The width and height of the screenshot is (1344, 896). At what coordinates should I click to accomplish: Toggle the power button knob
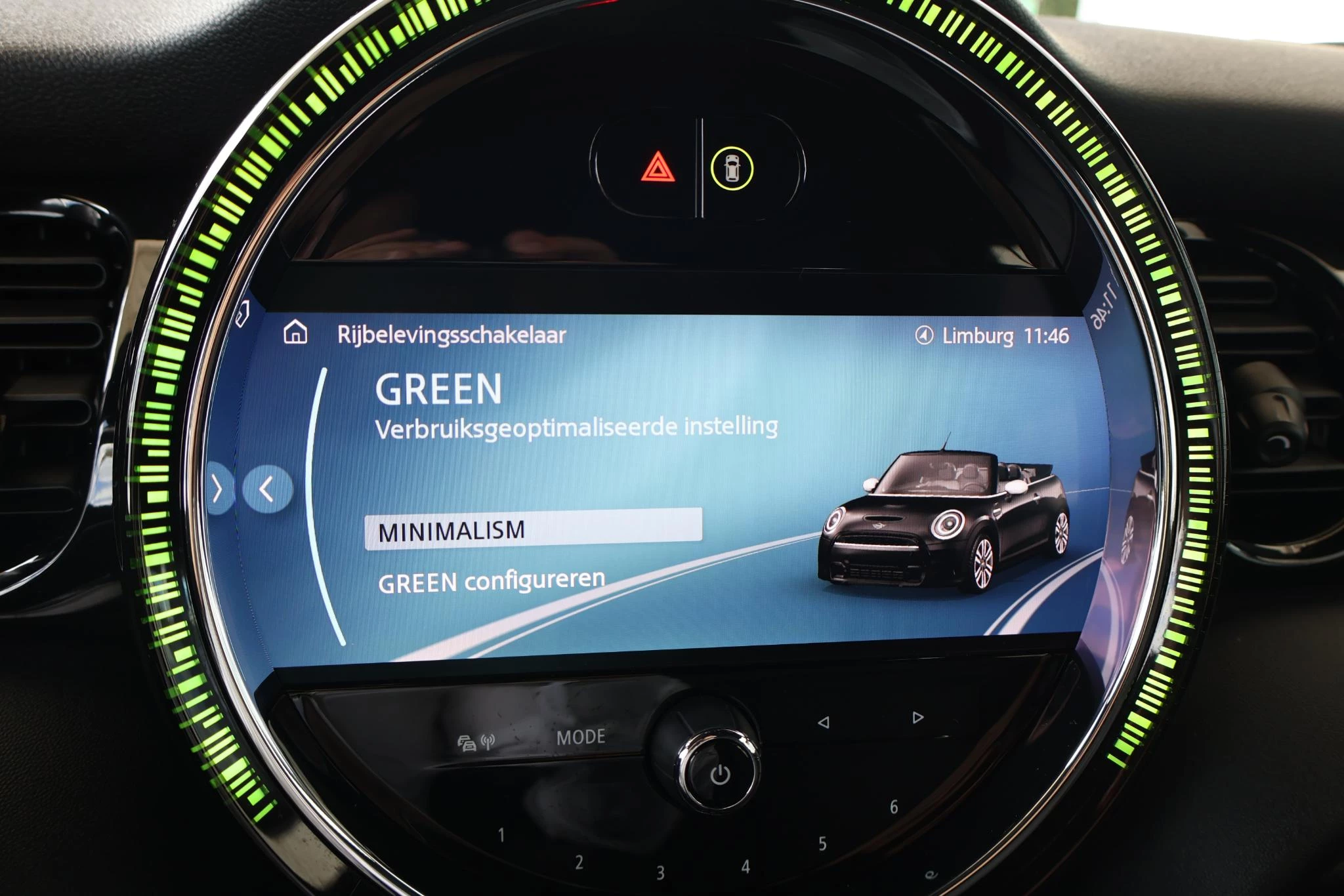click(719, 773)
